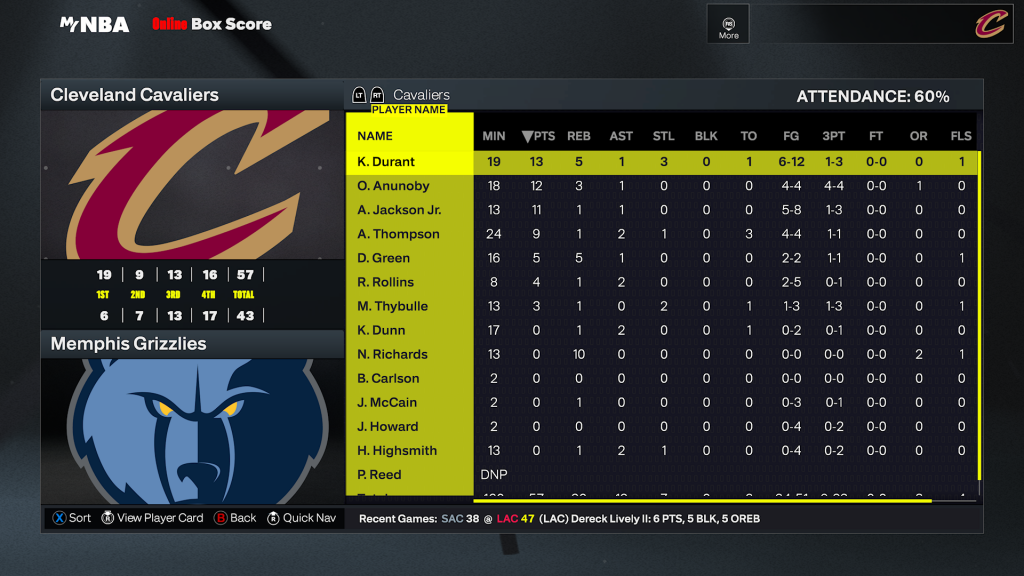Show the Memphis Grizzlies team panel

[x=191, y=344]
